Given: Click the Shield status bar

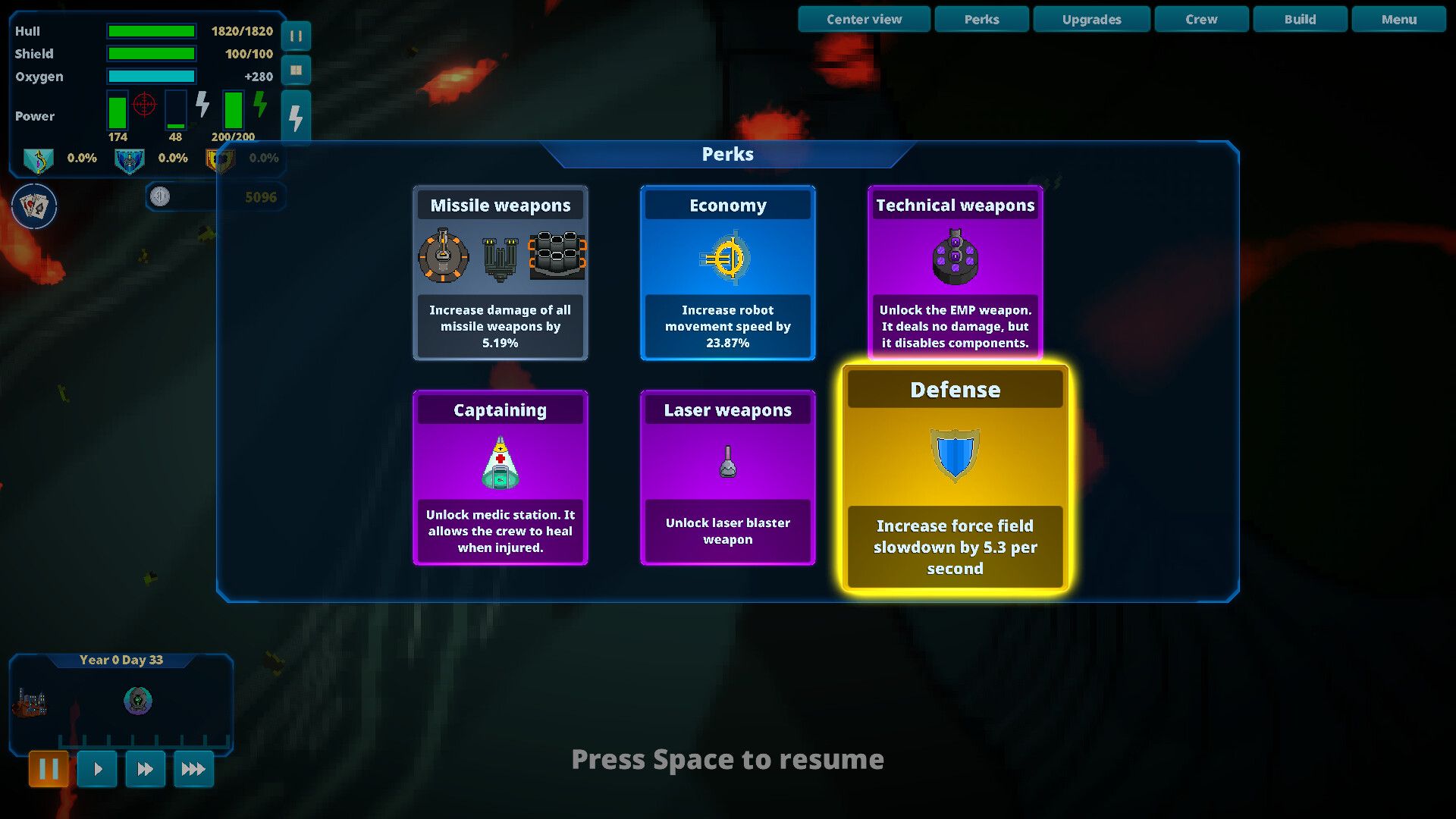Looking at the screenshot, I should click(x=151, y=54).
